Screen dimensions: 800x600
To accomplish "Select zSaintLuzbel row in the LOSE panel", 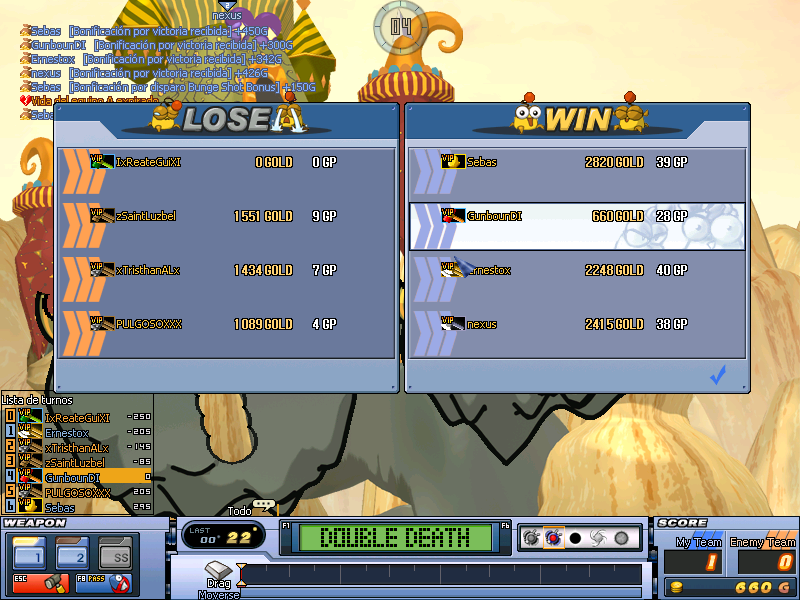I will tap(225, 216).
